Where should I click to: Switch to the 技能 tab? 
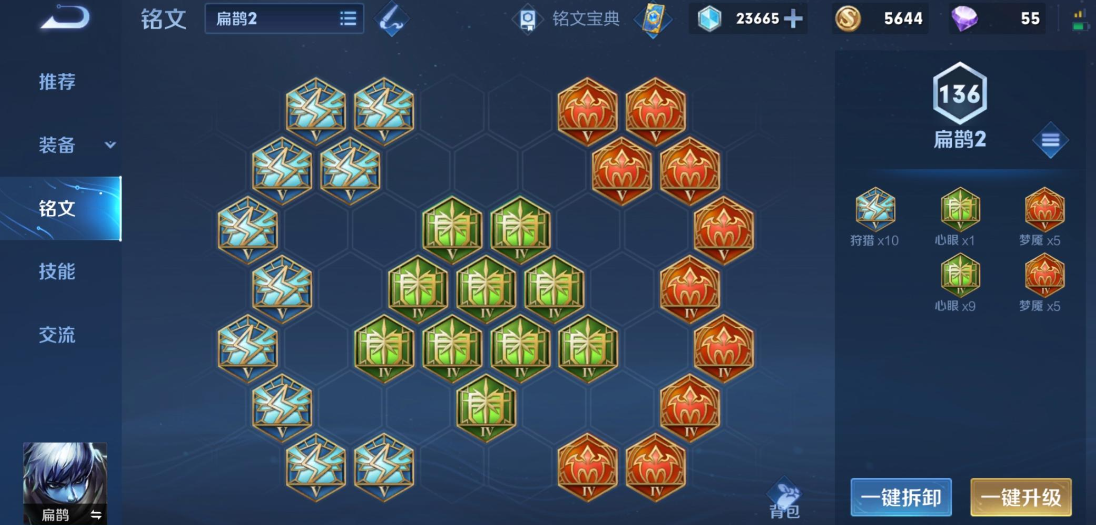[57, 272]
